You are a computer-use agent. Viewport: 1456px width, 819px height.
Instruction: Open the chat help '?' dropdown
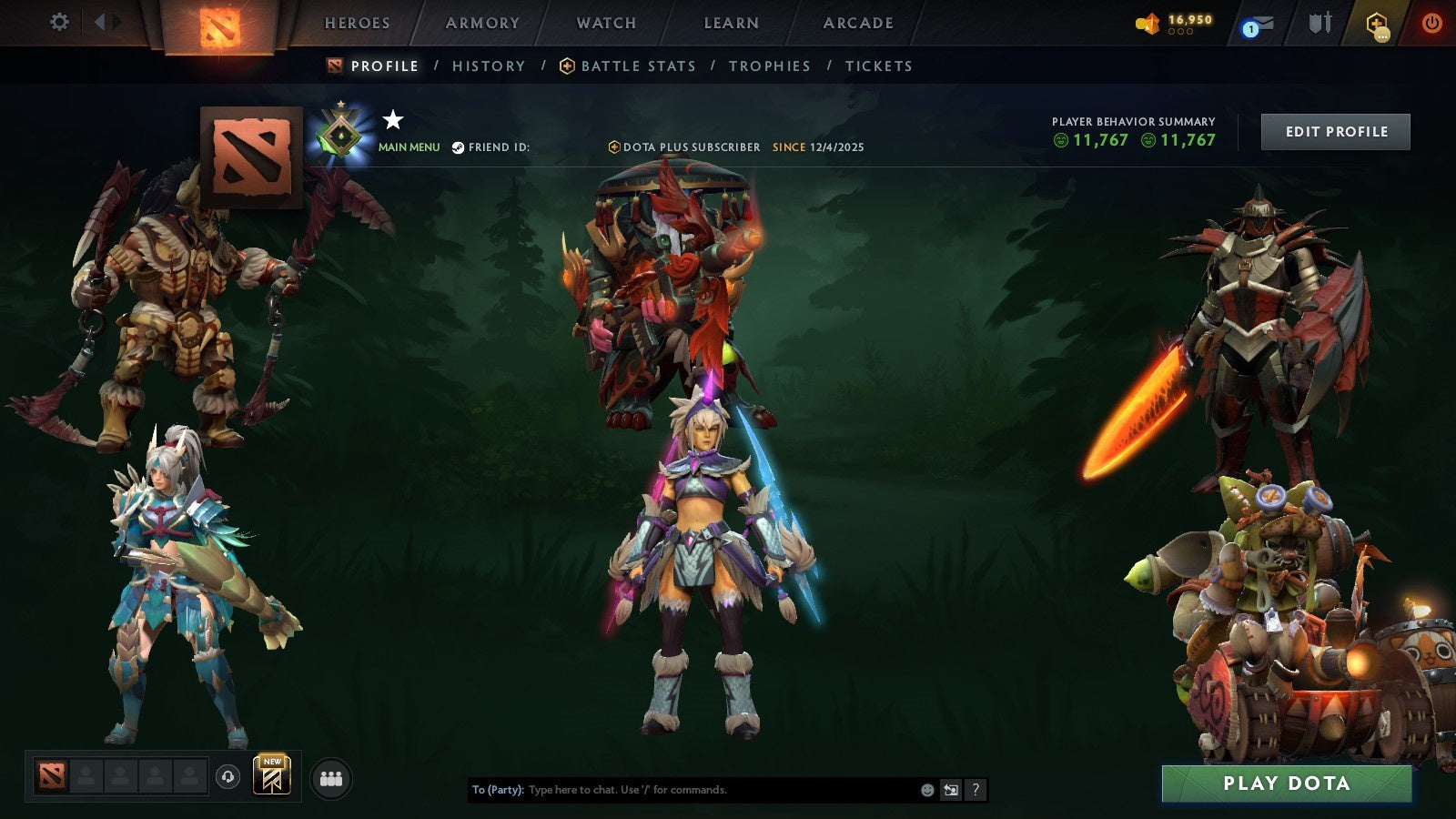coord(976,789)
